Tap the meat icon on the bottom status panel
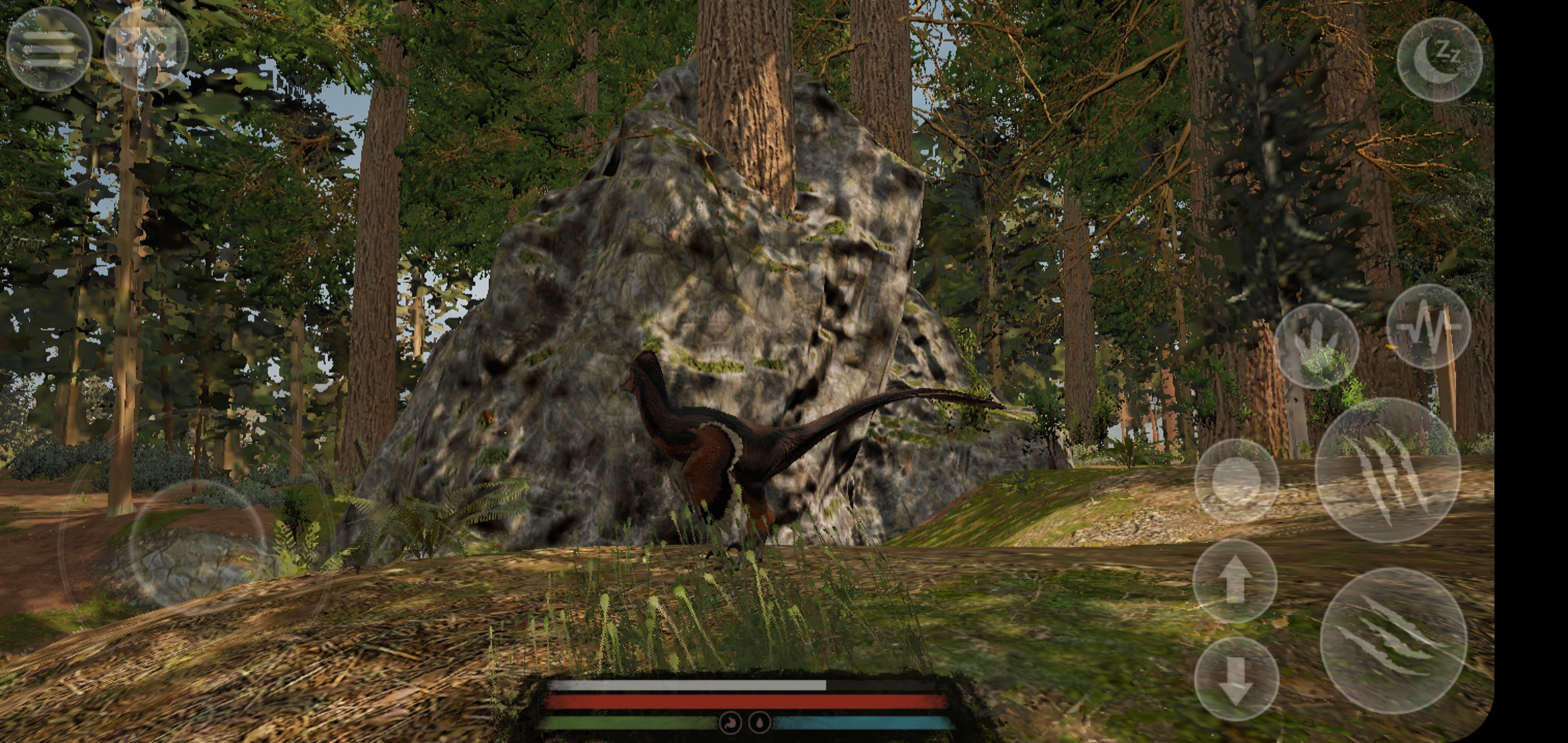Screen dimensions: 1568x743 click(731, 722)
